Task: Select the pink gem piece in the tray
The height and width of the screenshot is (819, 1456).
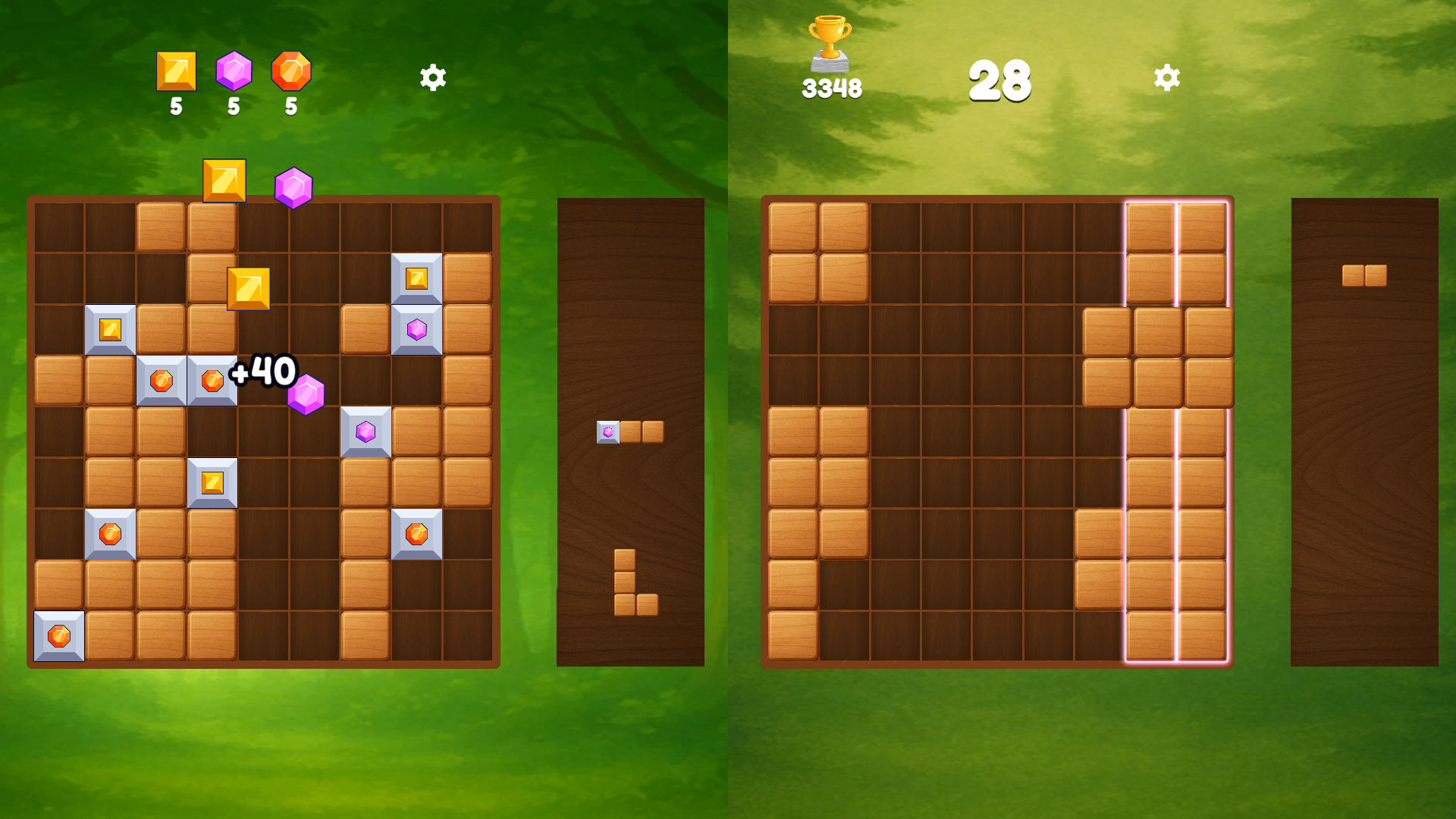Action: click(x=609, y=432)
